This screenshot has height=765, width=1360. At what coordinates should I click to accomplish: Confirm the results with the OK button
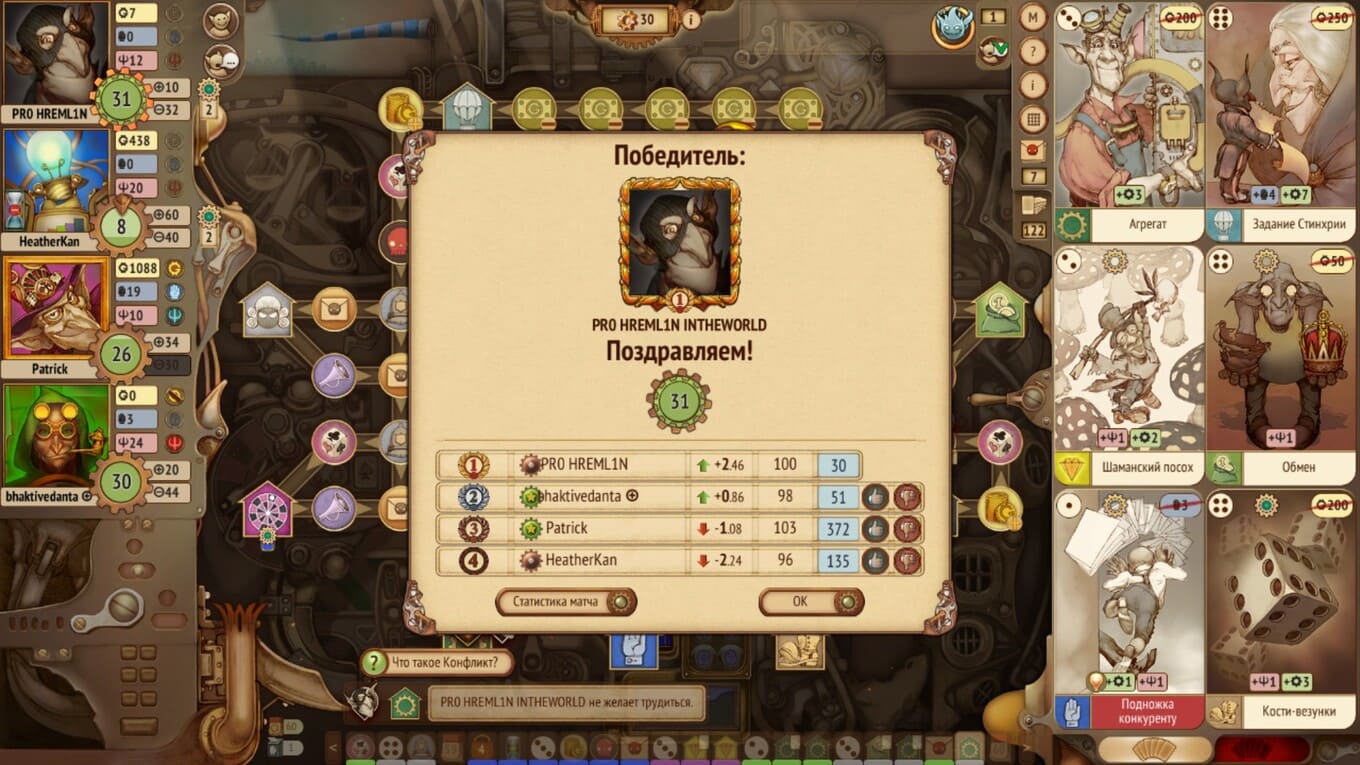coord(810,602)
